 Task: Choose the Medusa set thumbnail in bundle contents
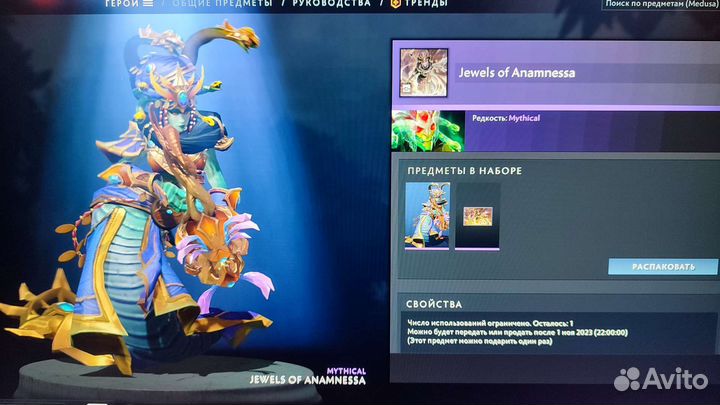pos(427,215)
